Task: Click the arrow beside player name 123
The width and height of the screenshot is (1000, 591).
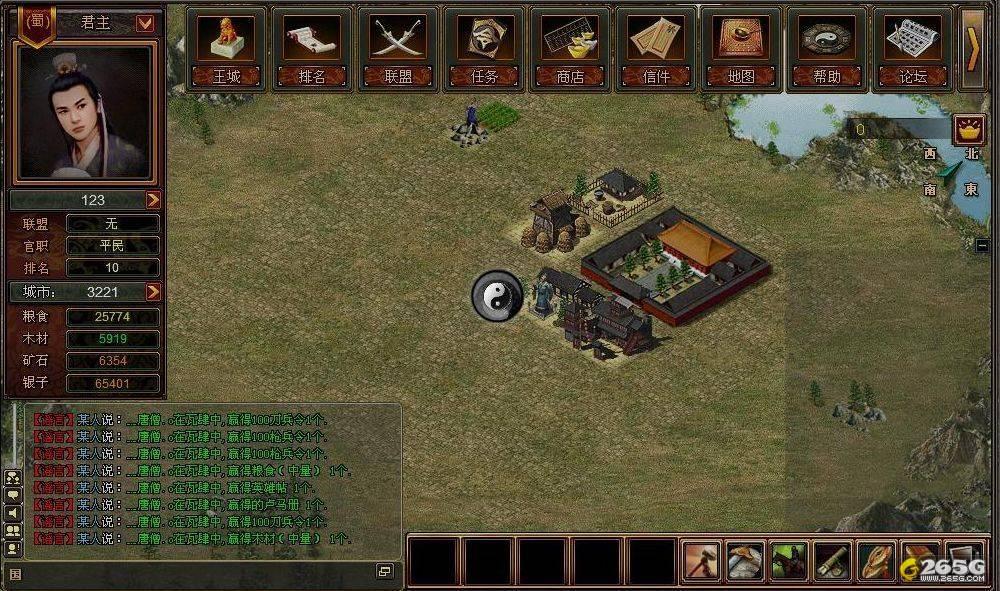Action: tap(153, 200)
